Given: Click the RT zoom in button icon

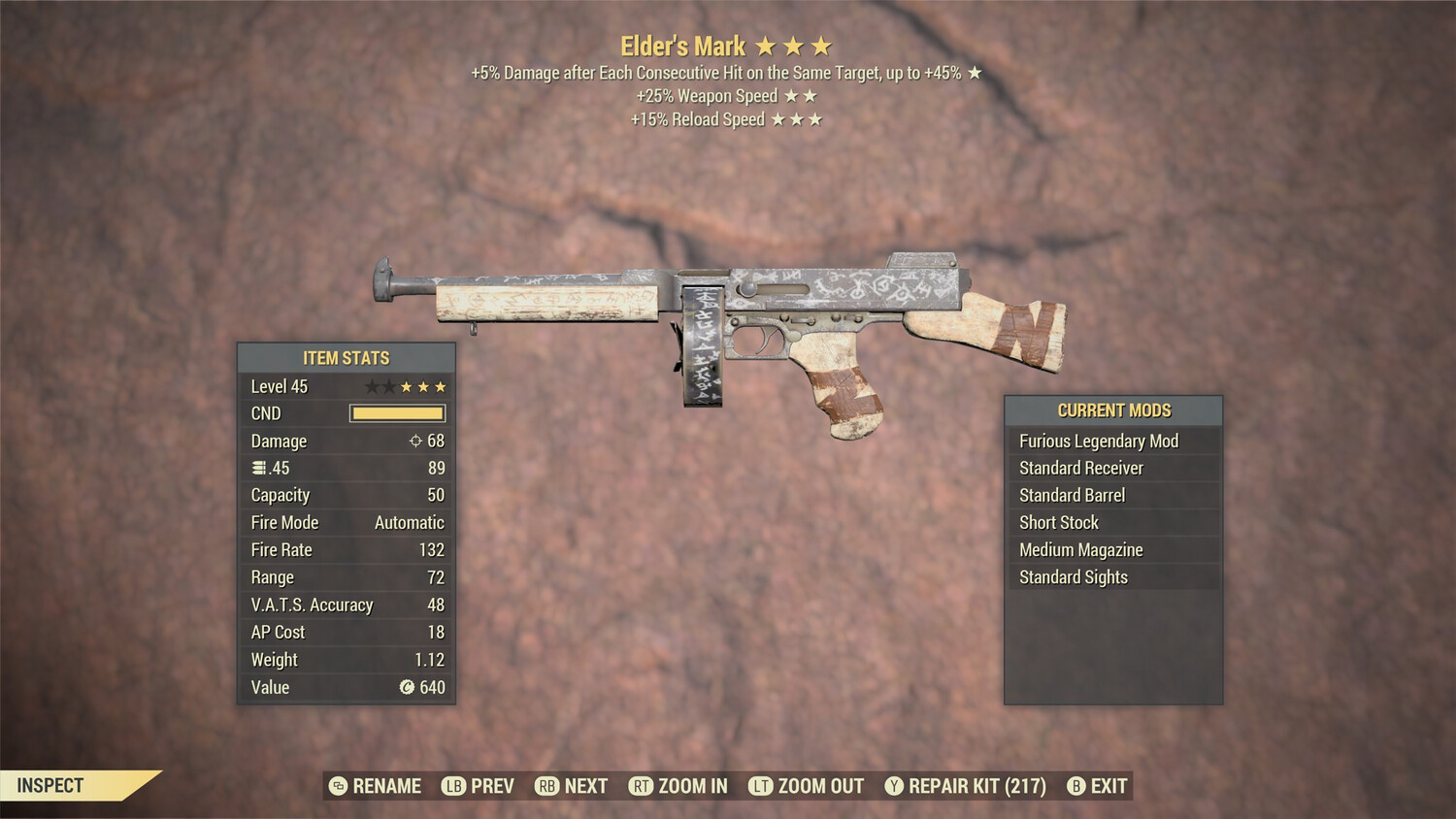Looking at the screenshot, I should point(641,786).
